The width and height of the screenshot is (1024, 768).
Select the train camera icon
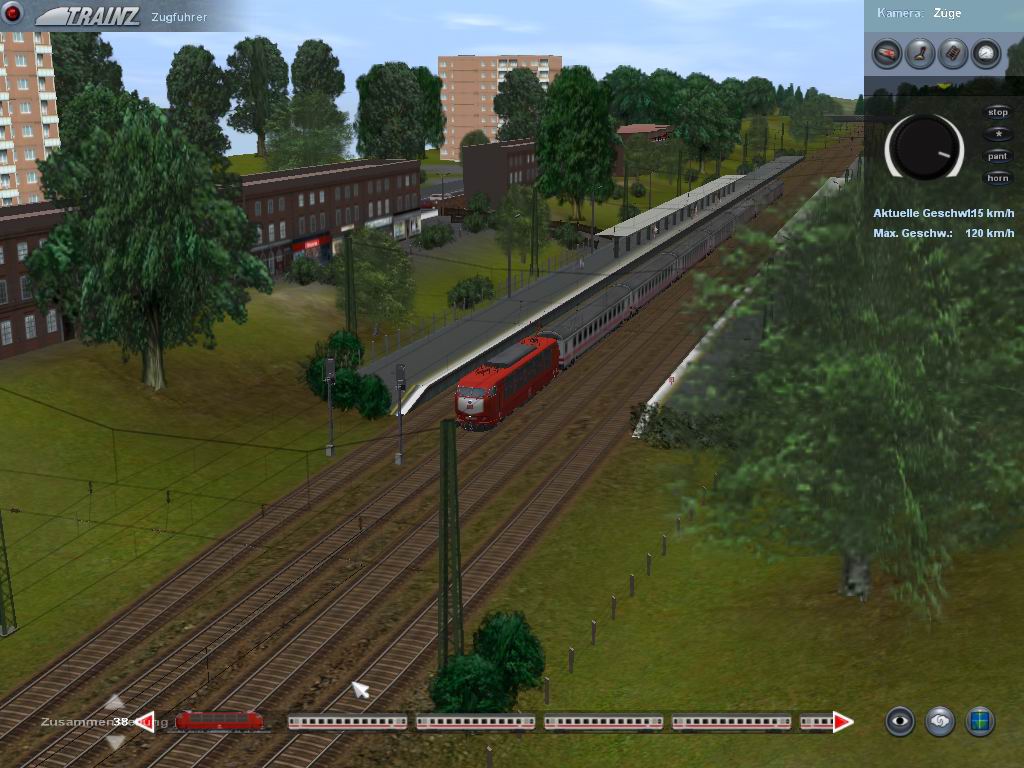887,53
